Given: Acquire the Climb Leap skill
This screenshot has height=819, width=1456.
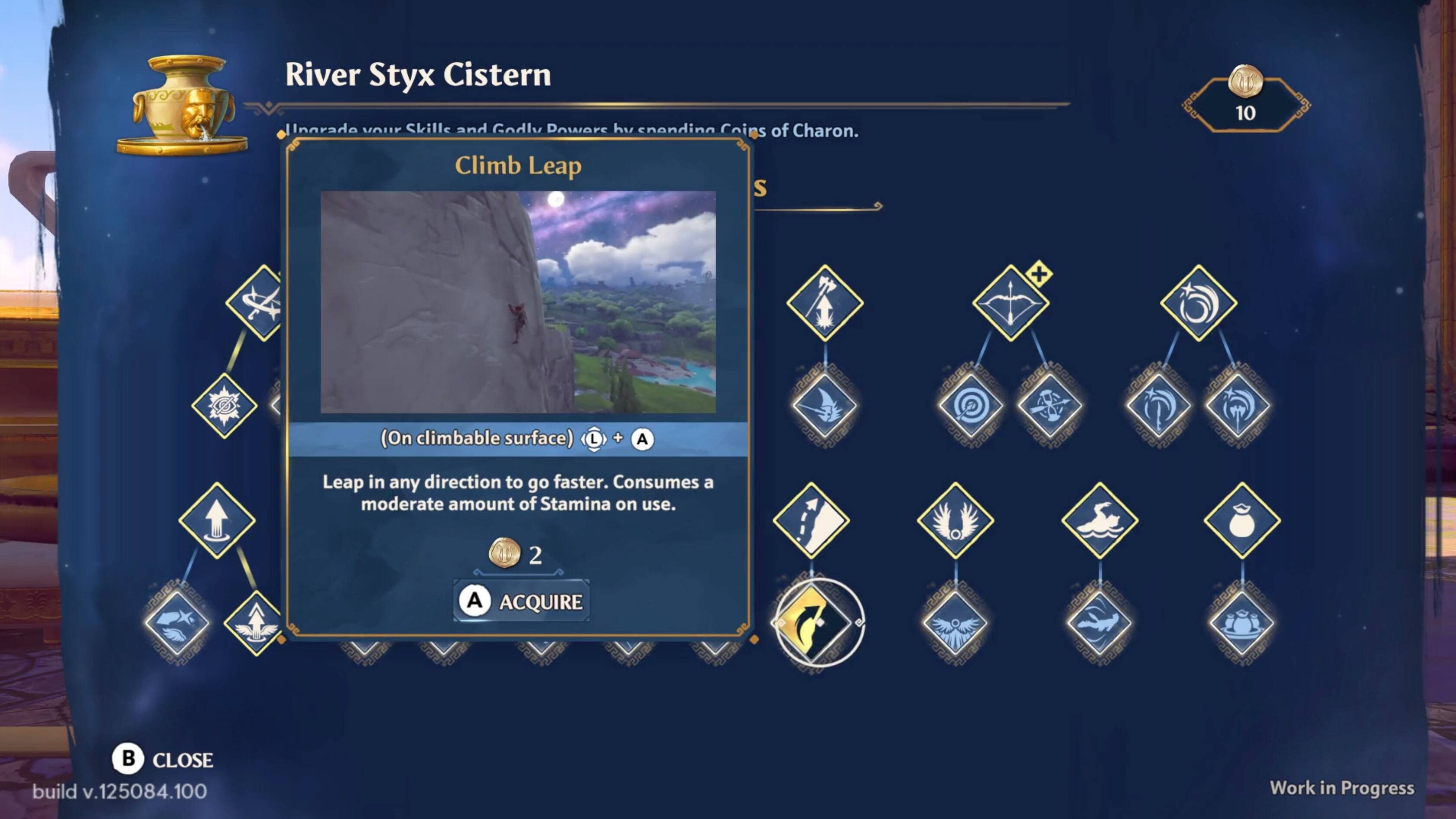Looking at the screenshot, I should 521,601.
